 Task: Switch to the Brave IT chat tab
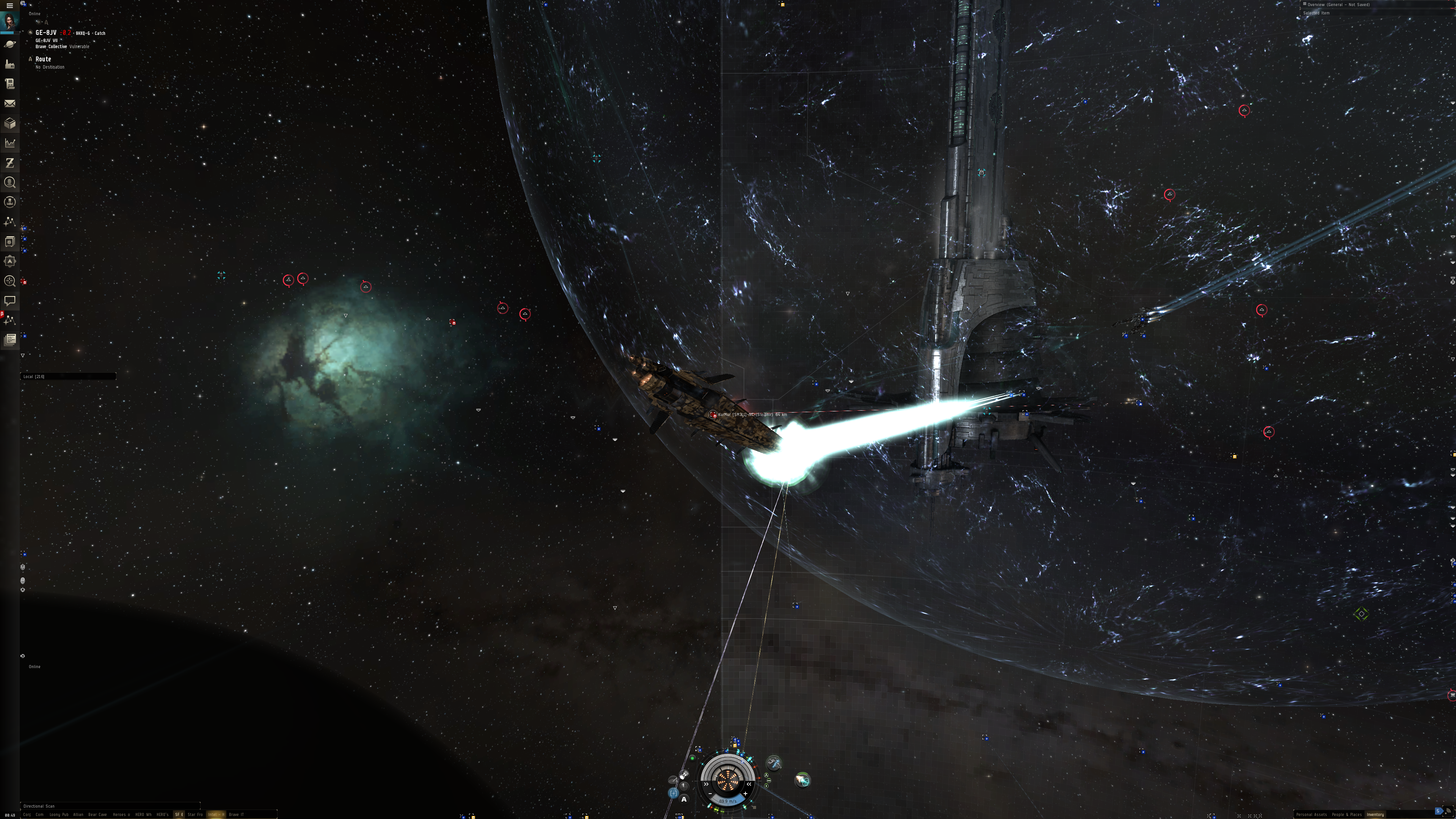(x=236, y=814)
